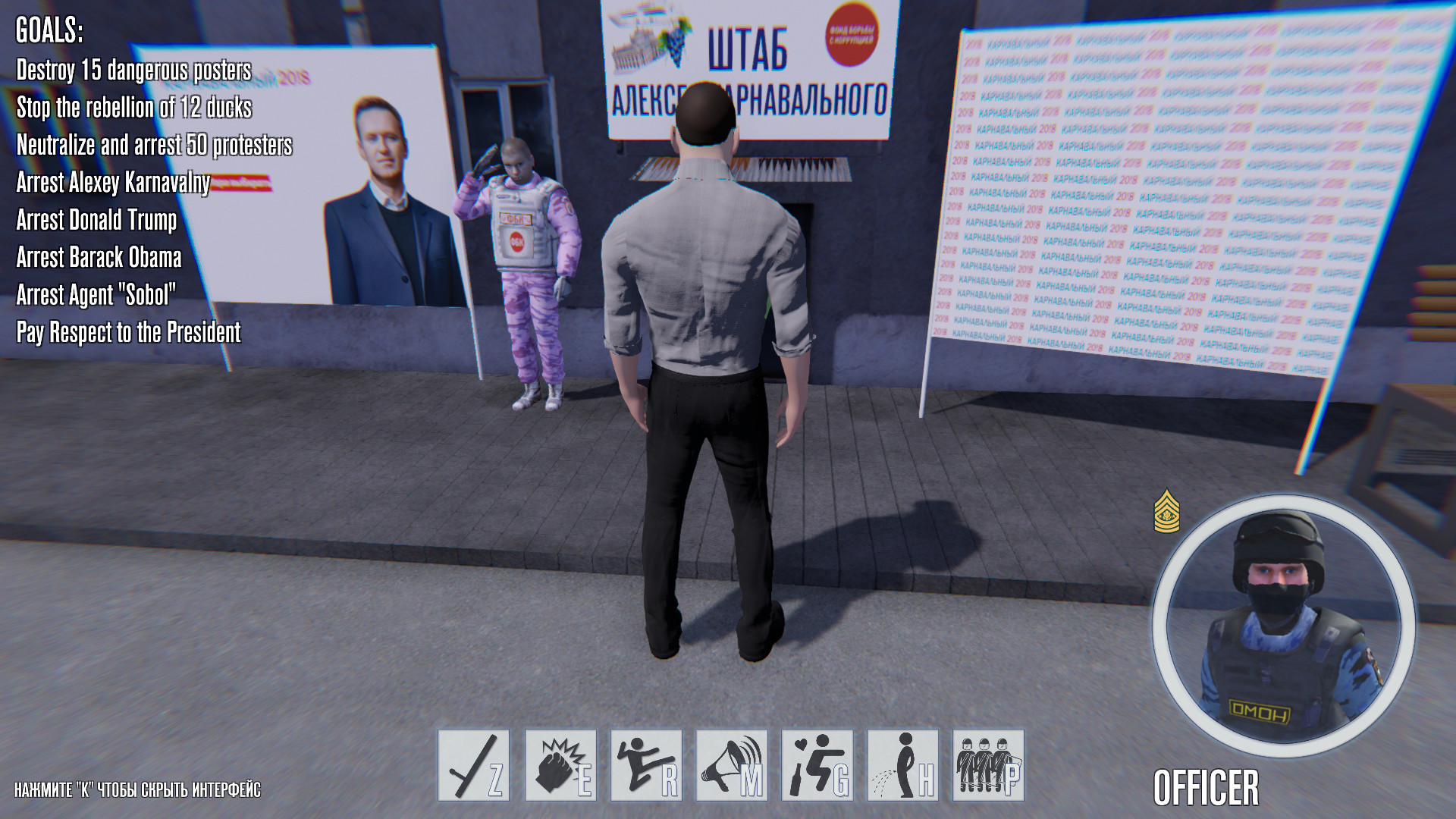This screenshot has width=1456, height=819.
Task: Select the goal 'Arrest Donald Trump'
Action: [x=96, y=221]
